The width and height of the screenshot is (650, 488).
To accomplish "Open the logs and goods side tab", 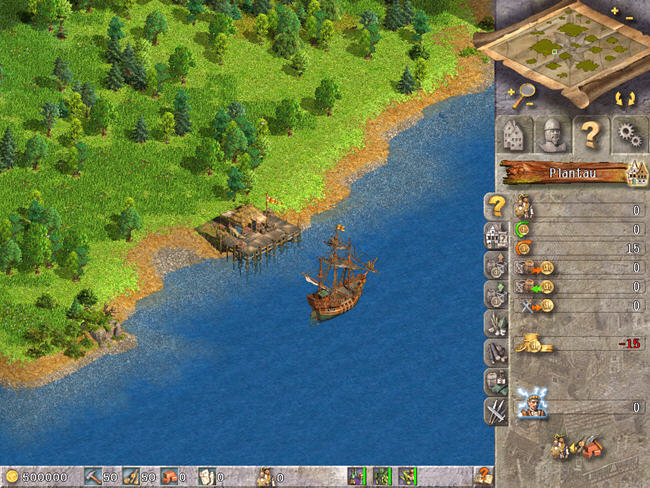I will pos(496,352).
